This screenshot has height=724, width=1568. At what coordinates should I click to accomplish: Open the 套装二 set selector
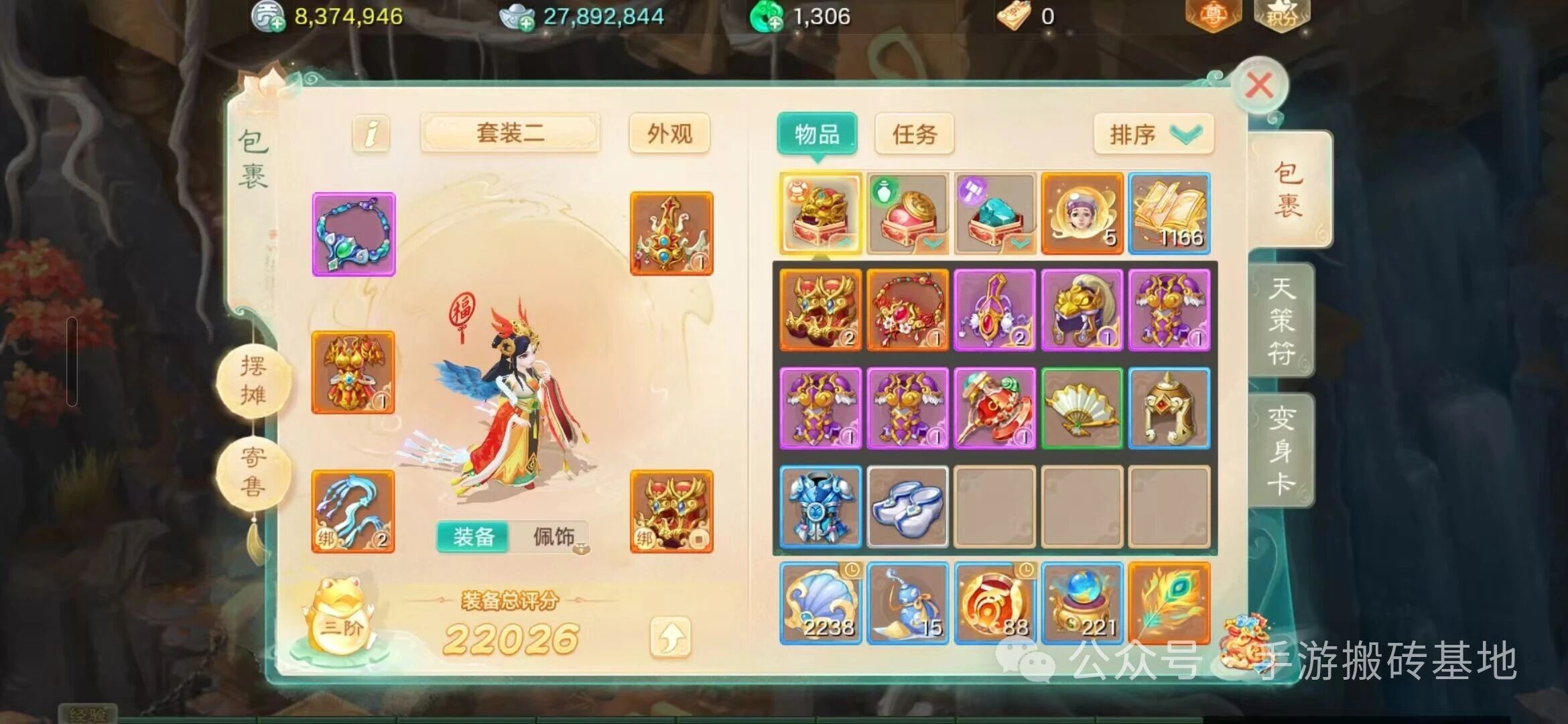511,132
